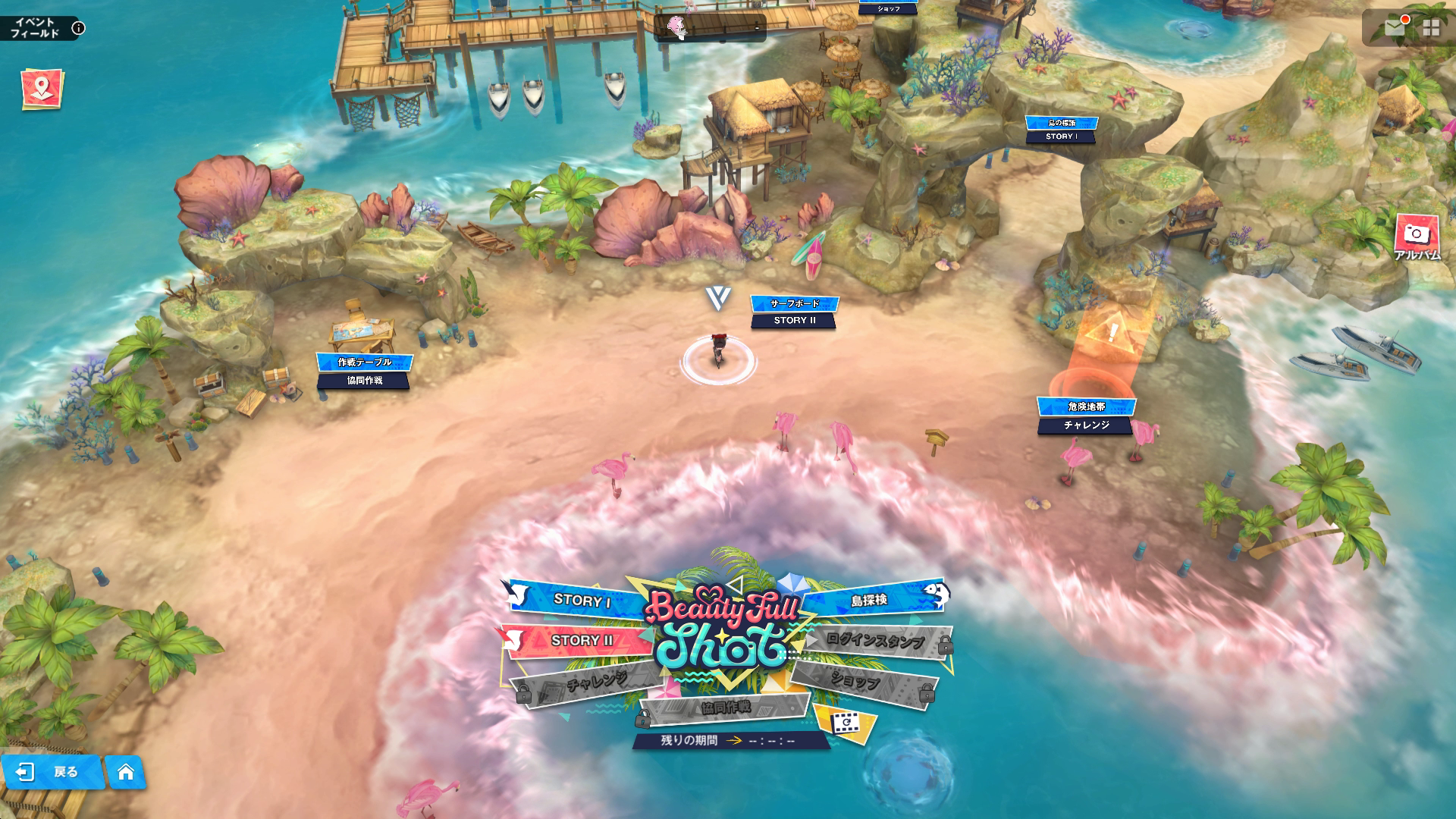This screenshot has width=1456, height=819.
Task: Select the 危険地帯 チャレンジ field marker
Action: pos(1086,416)
